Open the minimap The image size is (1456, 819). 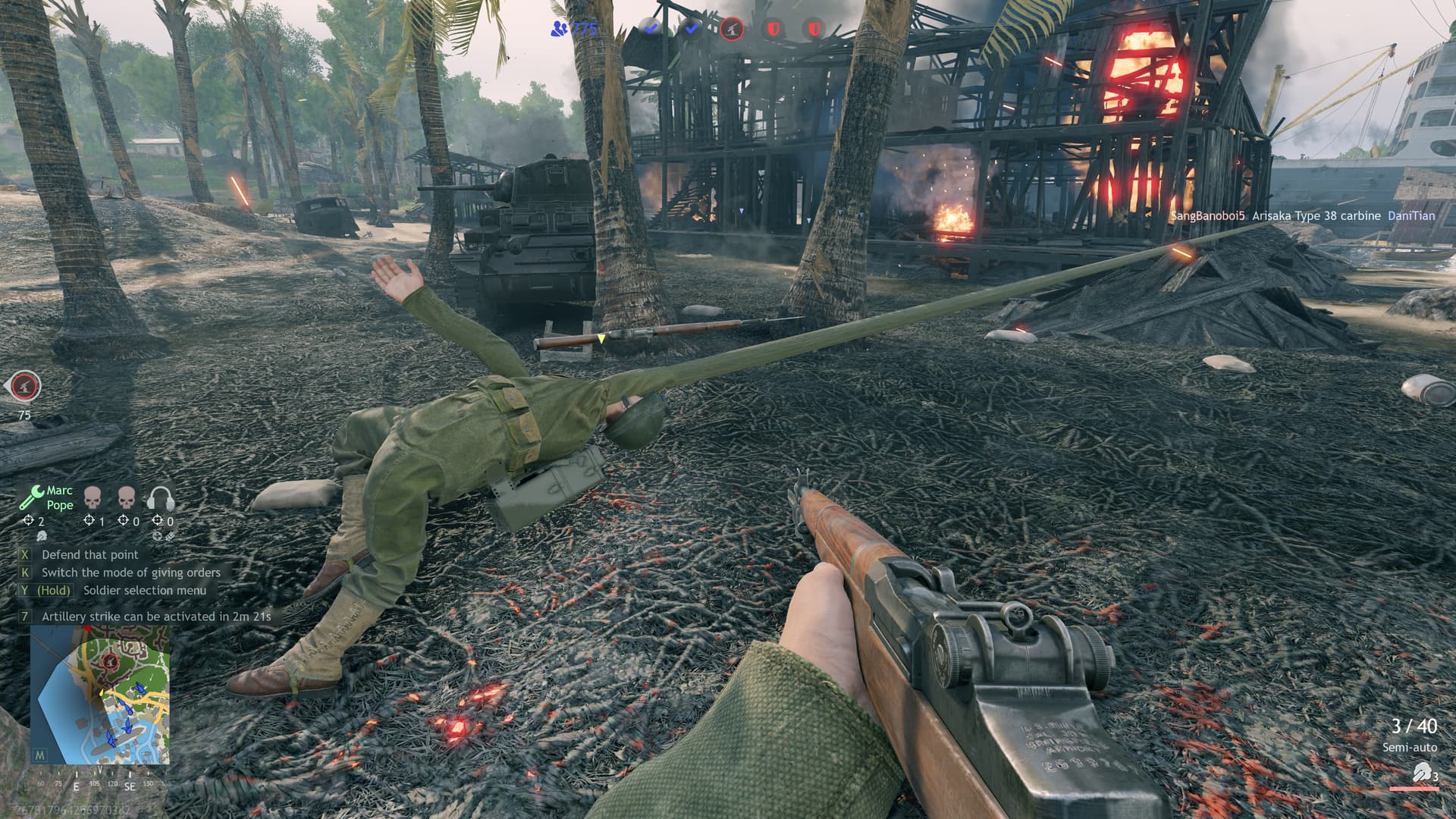[x=99, y=695]
